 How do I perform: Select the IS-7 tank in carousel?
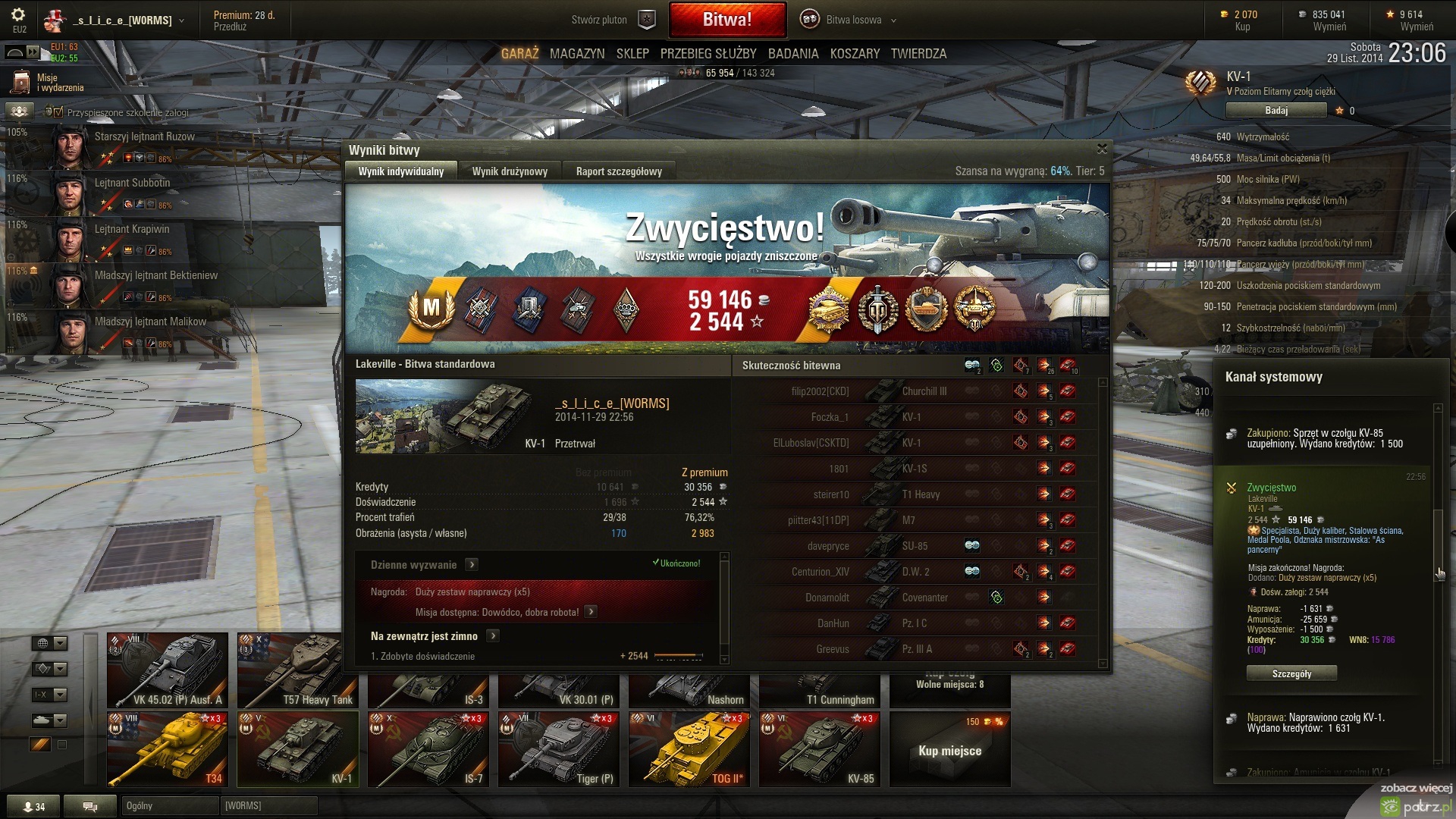pos(428,749)
